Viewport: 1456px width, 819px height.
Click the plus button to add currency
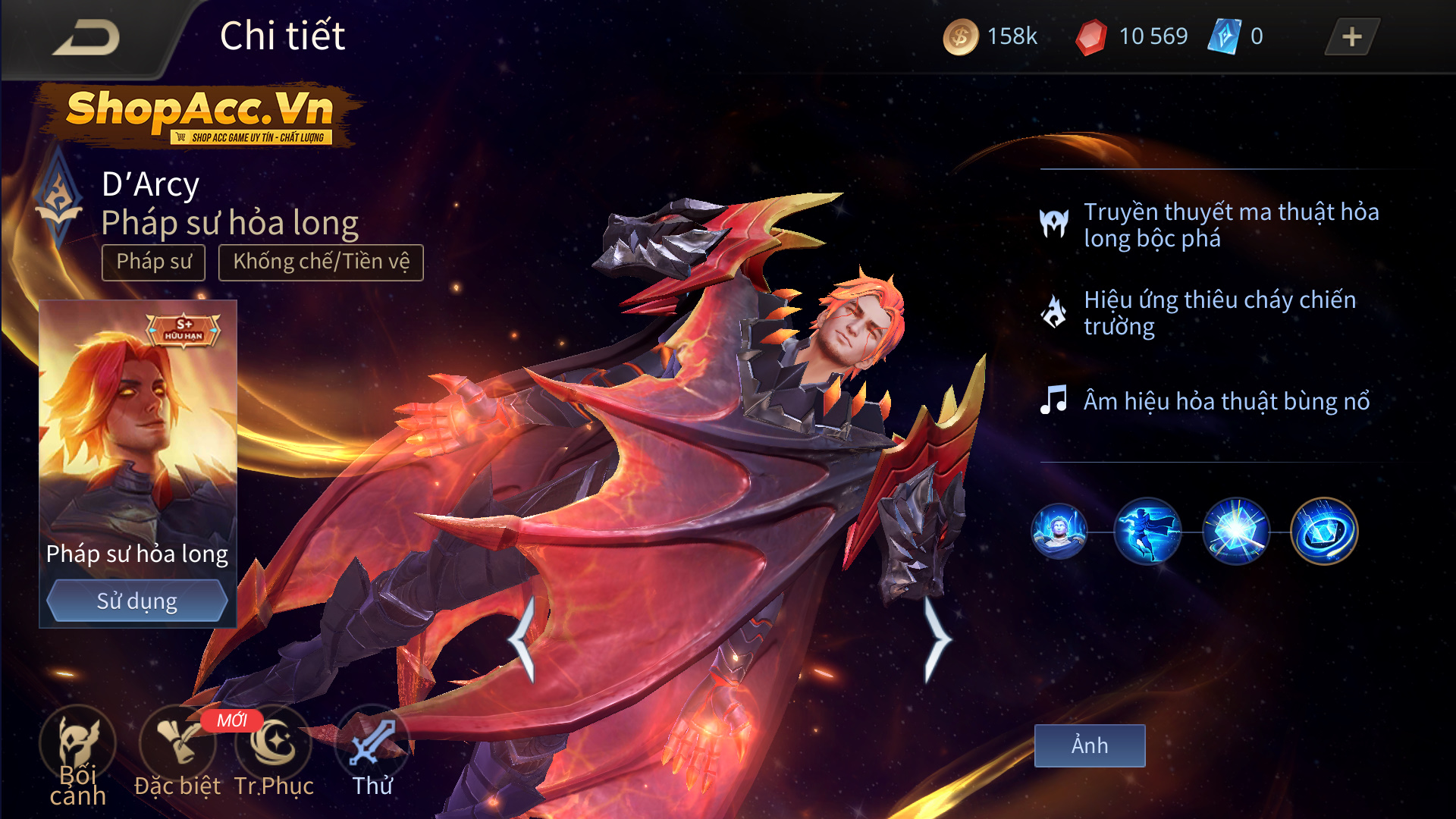[x=1351, y=37]
